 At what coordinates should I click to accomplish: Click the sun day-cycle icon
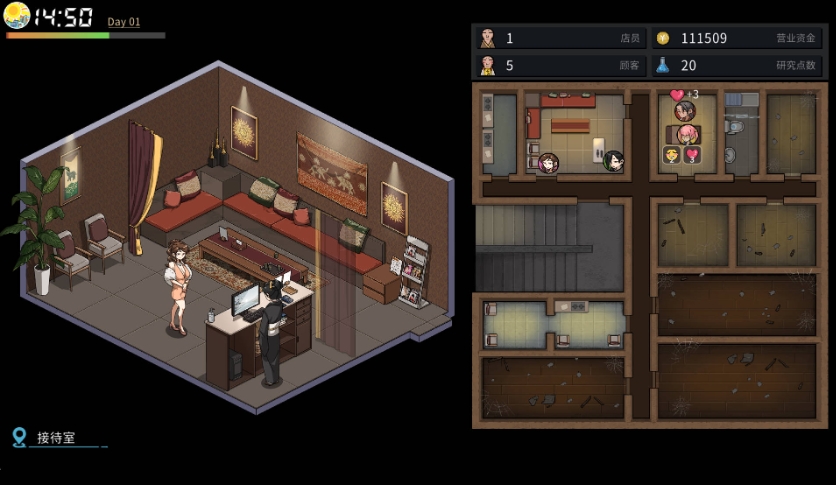pos(17,15)
